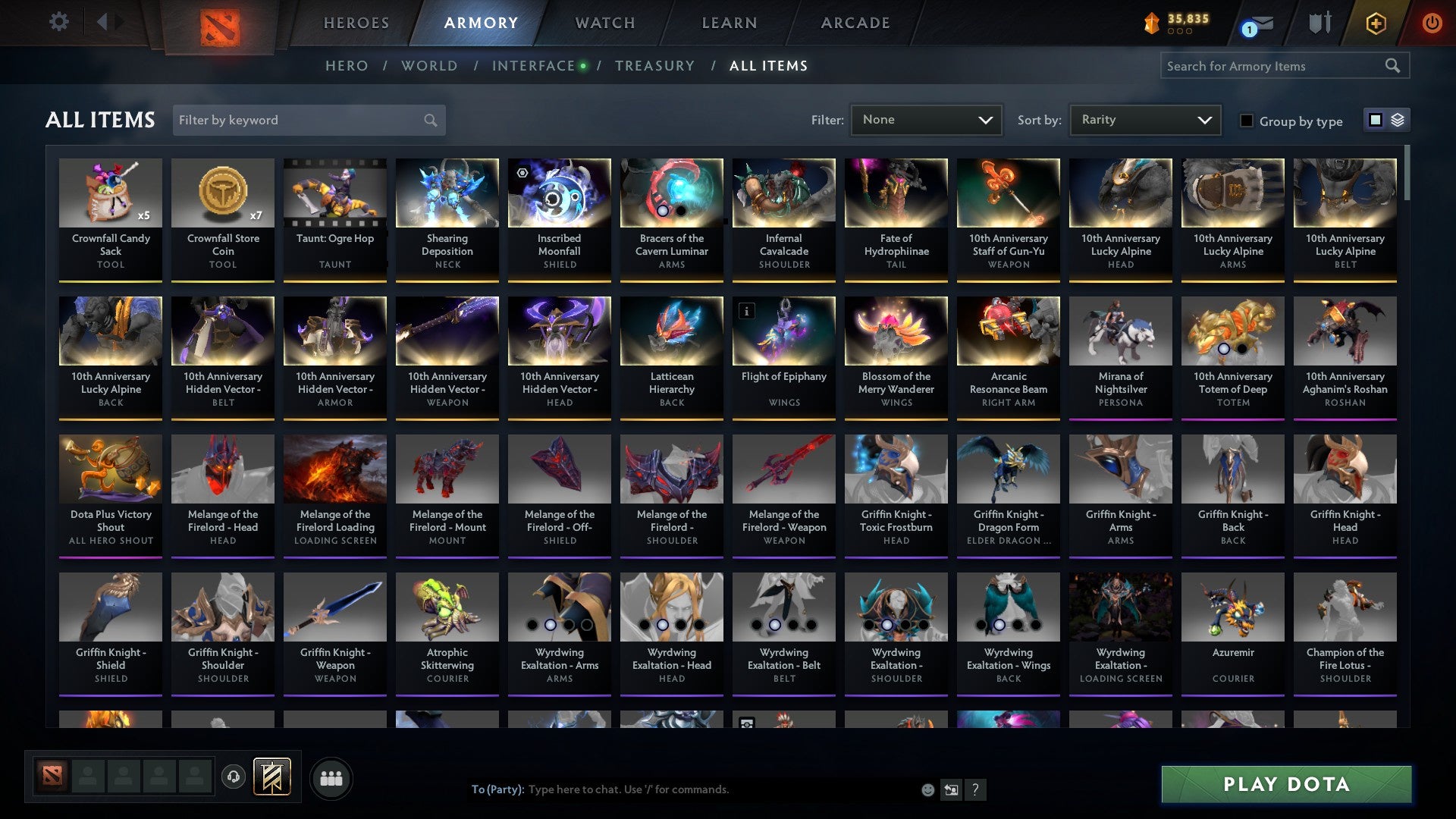
Task: Select the grid view toggle
Action: point(1374,120)
